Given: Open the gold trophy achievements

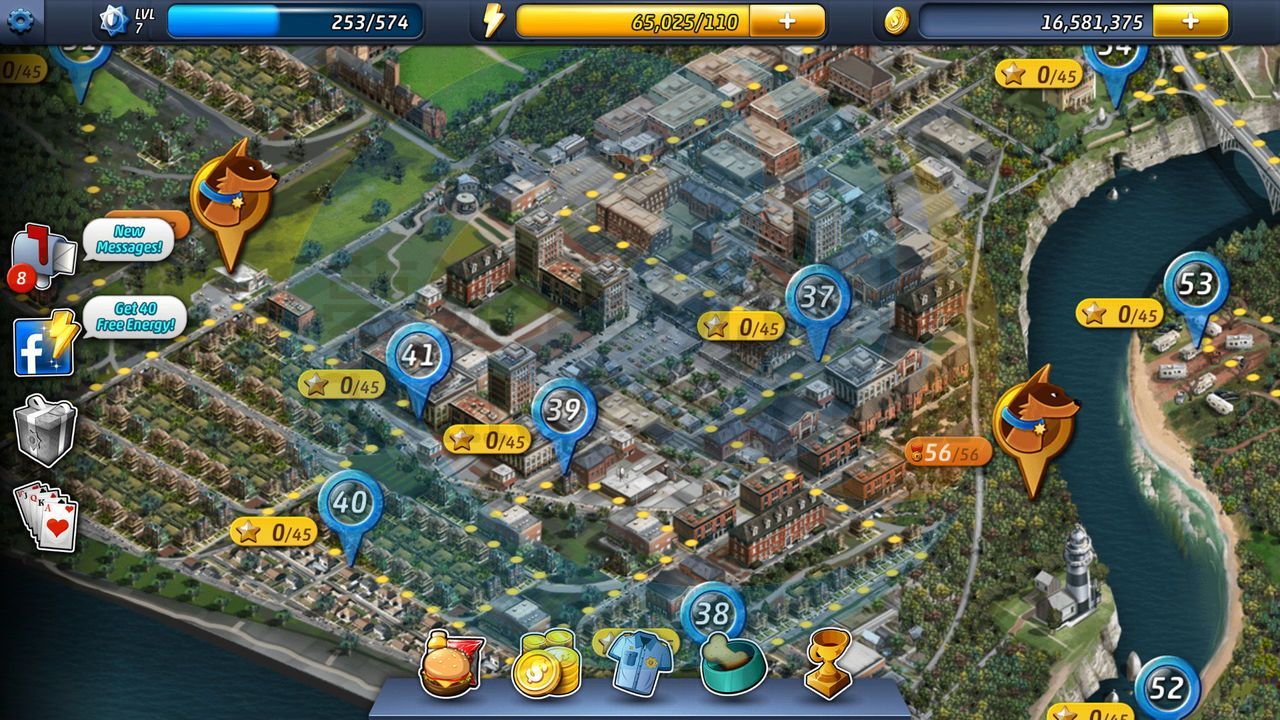Looking at the screenshot, I should (x=827, y=662).
